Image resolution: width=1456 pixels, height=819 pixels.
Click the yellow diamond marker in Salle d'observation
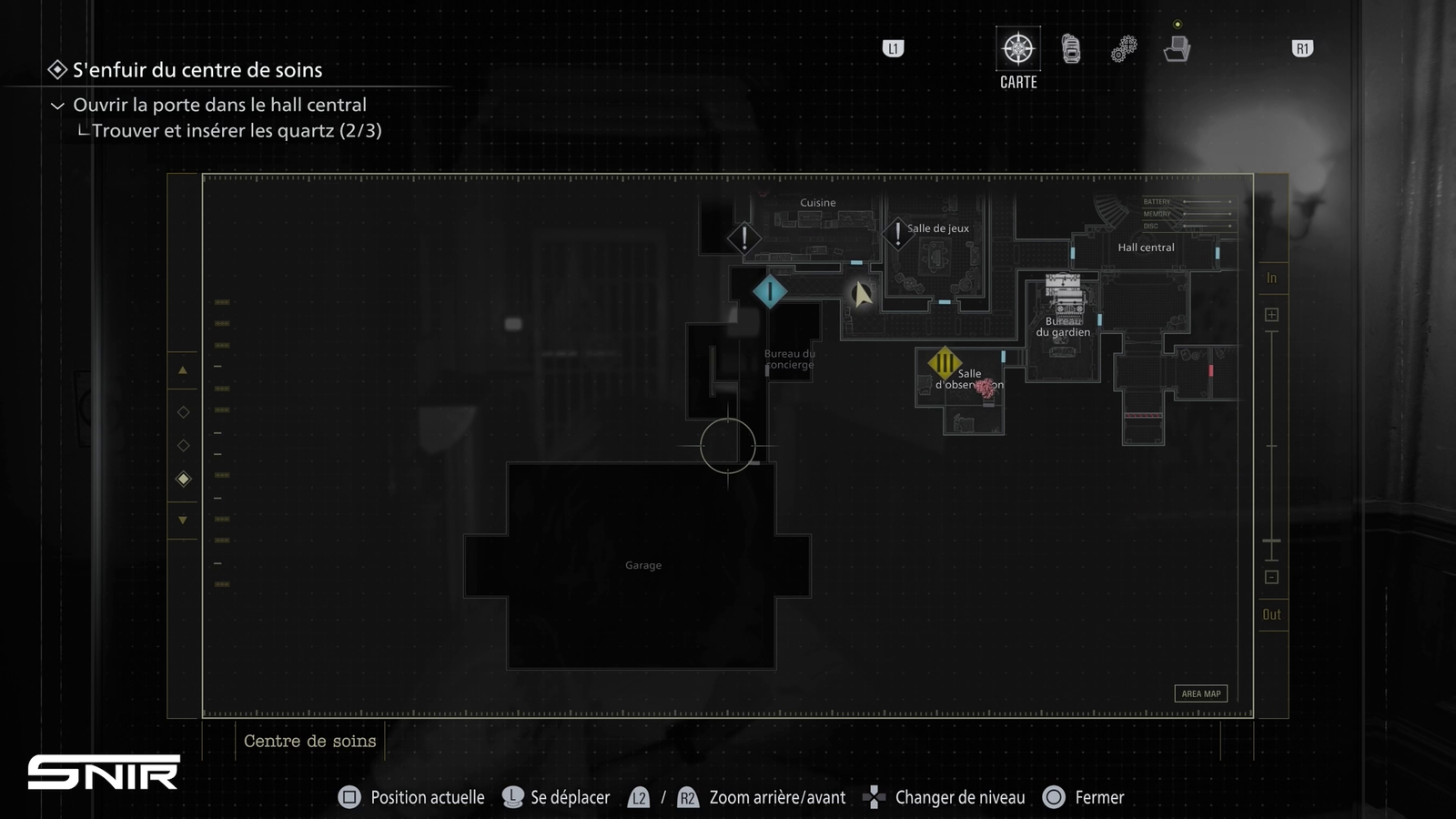pyautogui.click(x=945, y=364)
